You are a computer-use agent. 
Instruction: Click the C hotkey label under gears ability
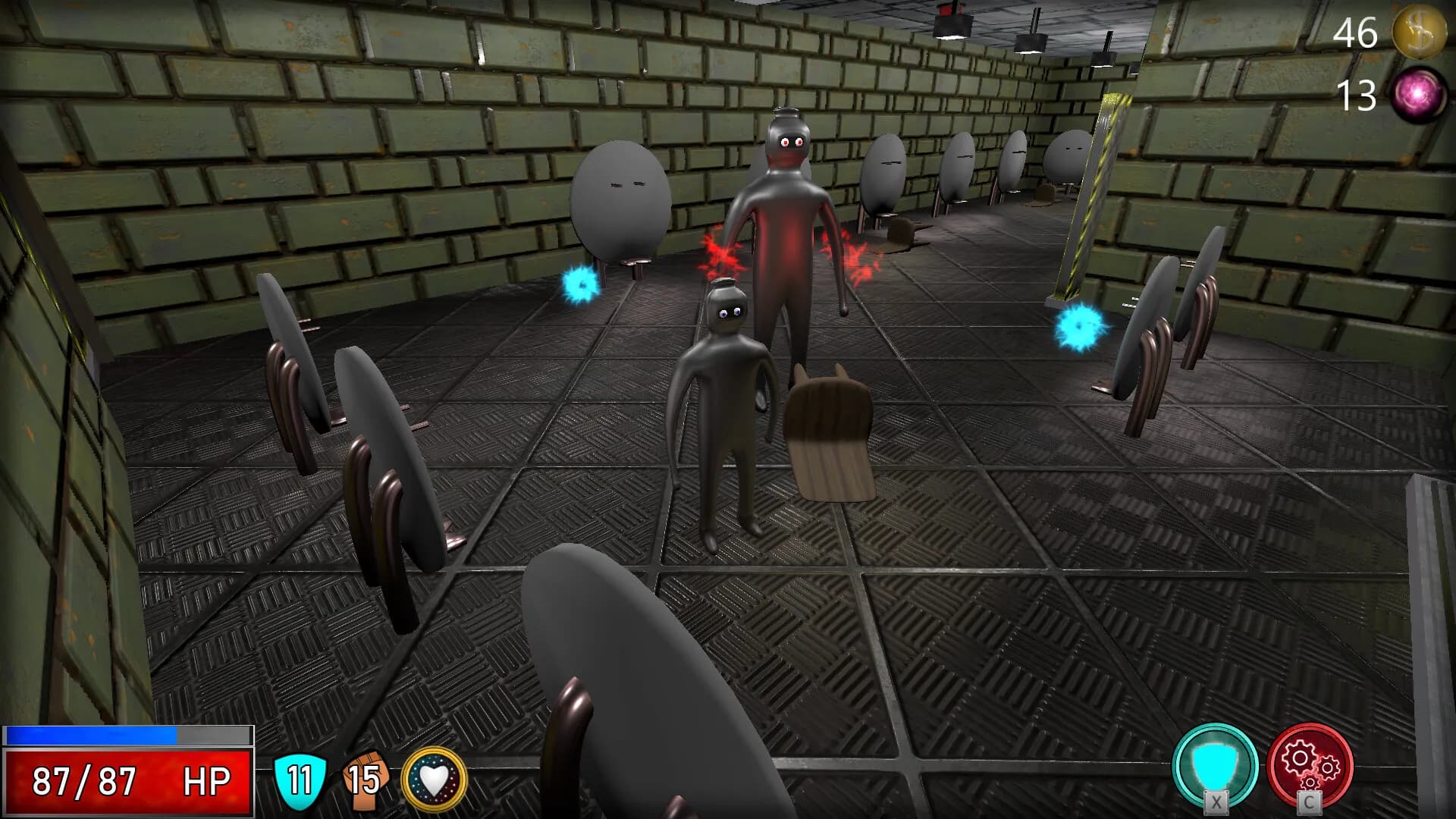(x=1308, y=805)
